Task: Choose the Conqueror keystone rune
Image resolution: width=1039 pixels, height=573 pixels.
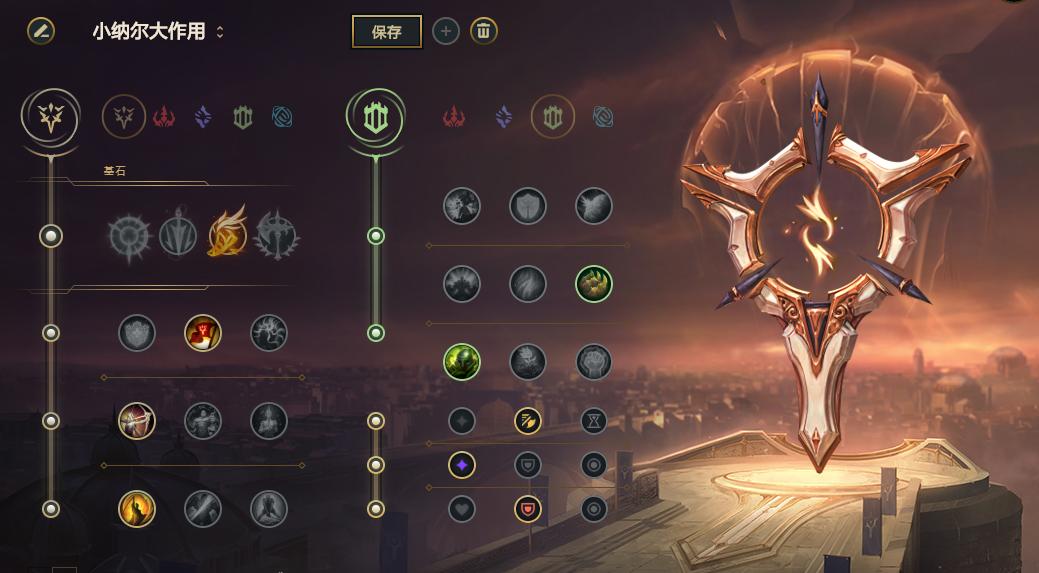Action: [276, 235]
